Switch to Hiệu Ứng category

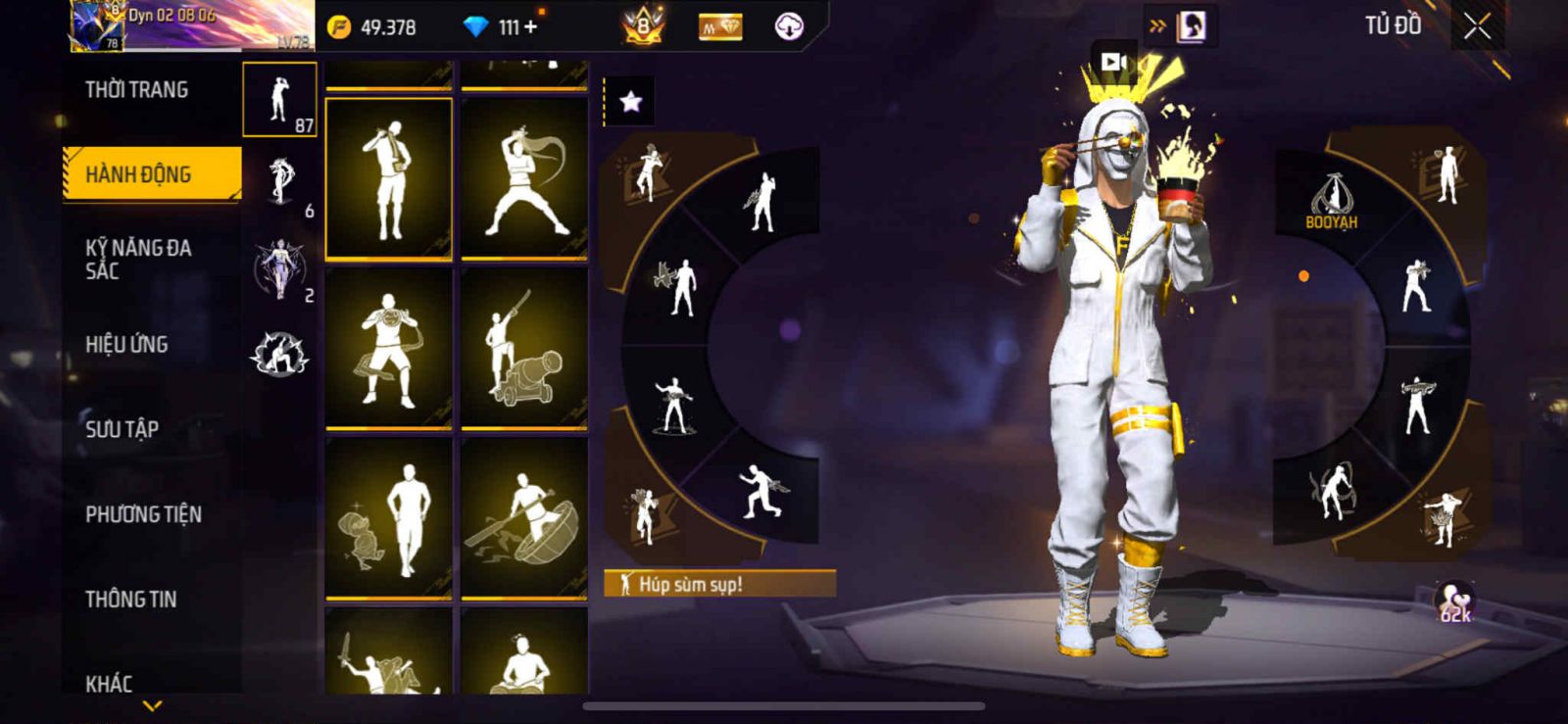tap(127, 344)
